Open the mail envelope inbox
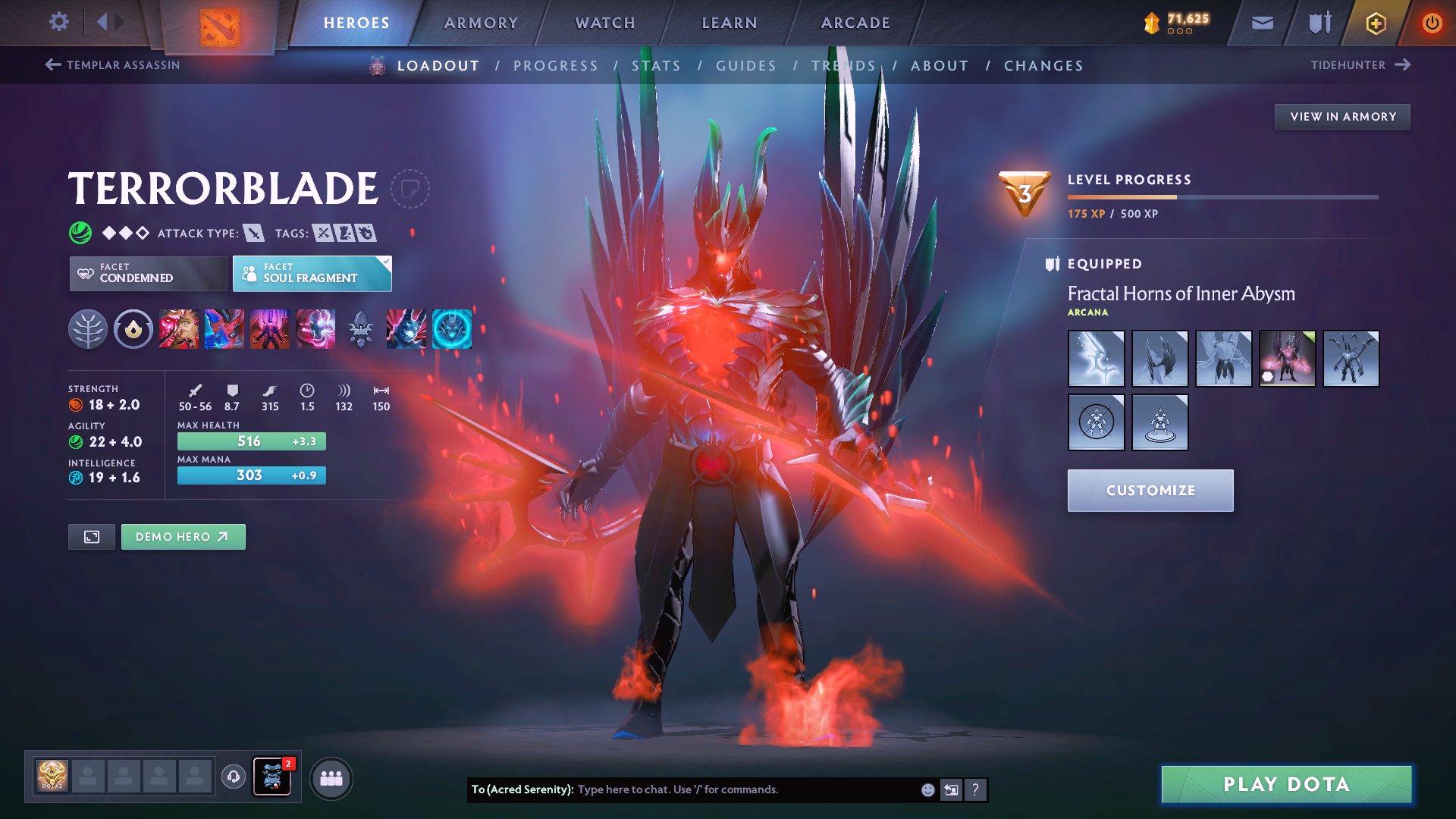Screen dimensions: 1456x819 1262,23
